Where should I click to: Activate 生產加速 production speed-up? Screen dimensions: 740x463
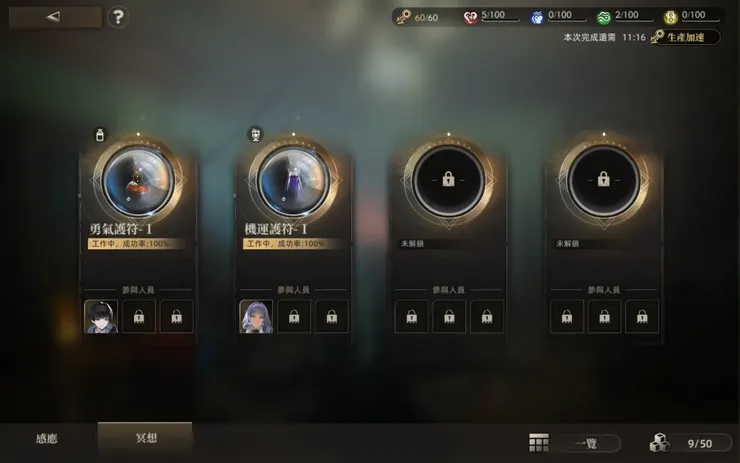(684, 37)
